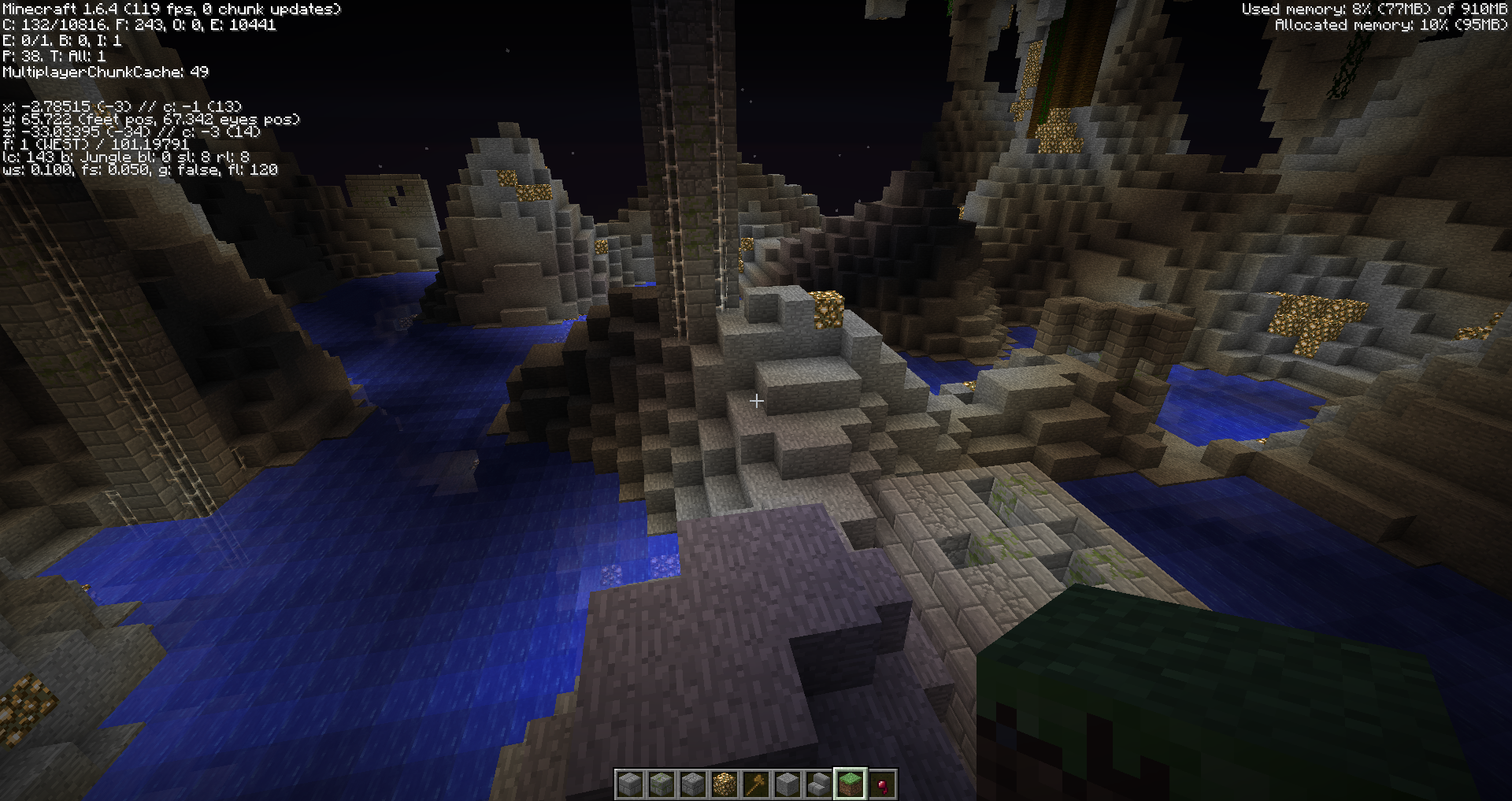Choose the cracked stone brick slot
Viewport: 1512px width, 801px height.
(693, 784)
